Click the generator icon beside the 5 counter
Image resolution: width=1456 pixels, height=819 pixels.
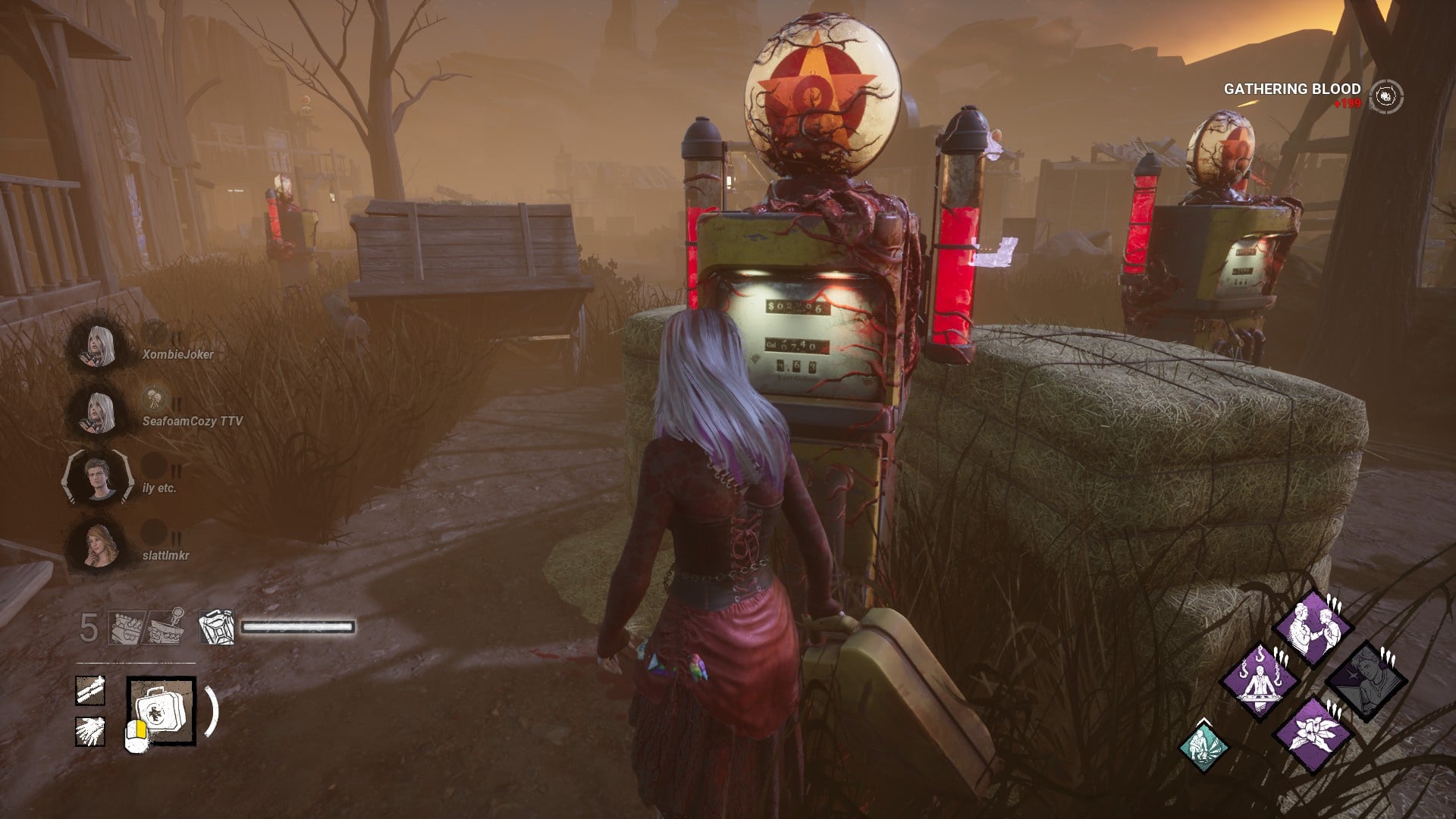(125, 628)
